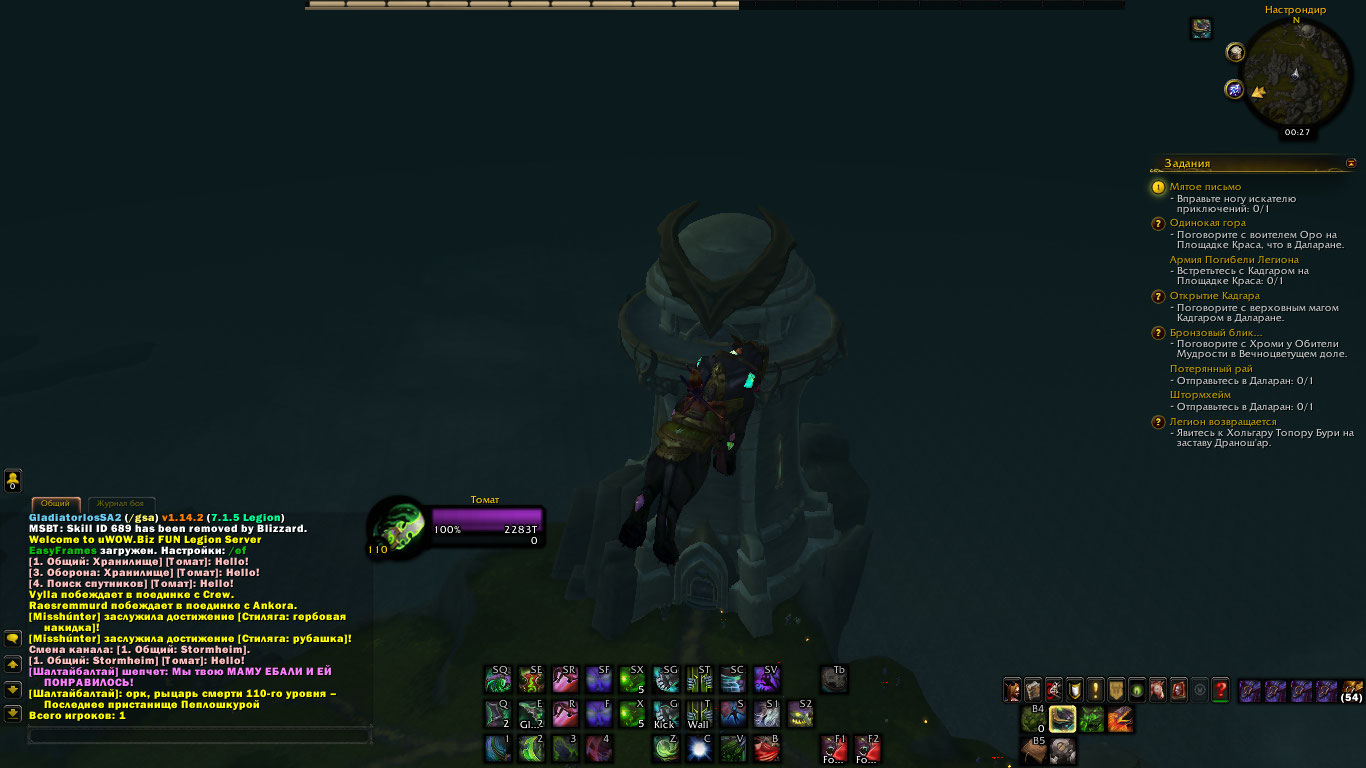Use the ability labeled Kick
Image resolution: width=1366 pixels, height=768 pixels.
(666, 714)
